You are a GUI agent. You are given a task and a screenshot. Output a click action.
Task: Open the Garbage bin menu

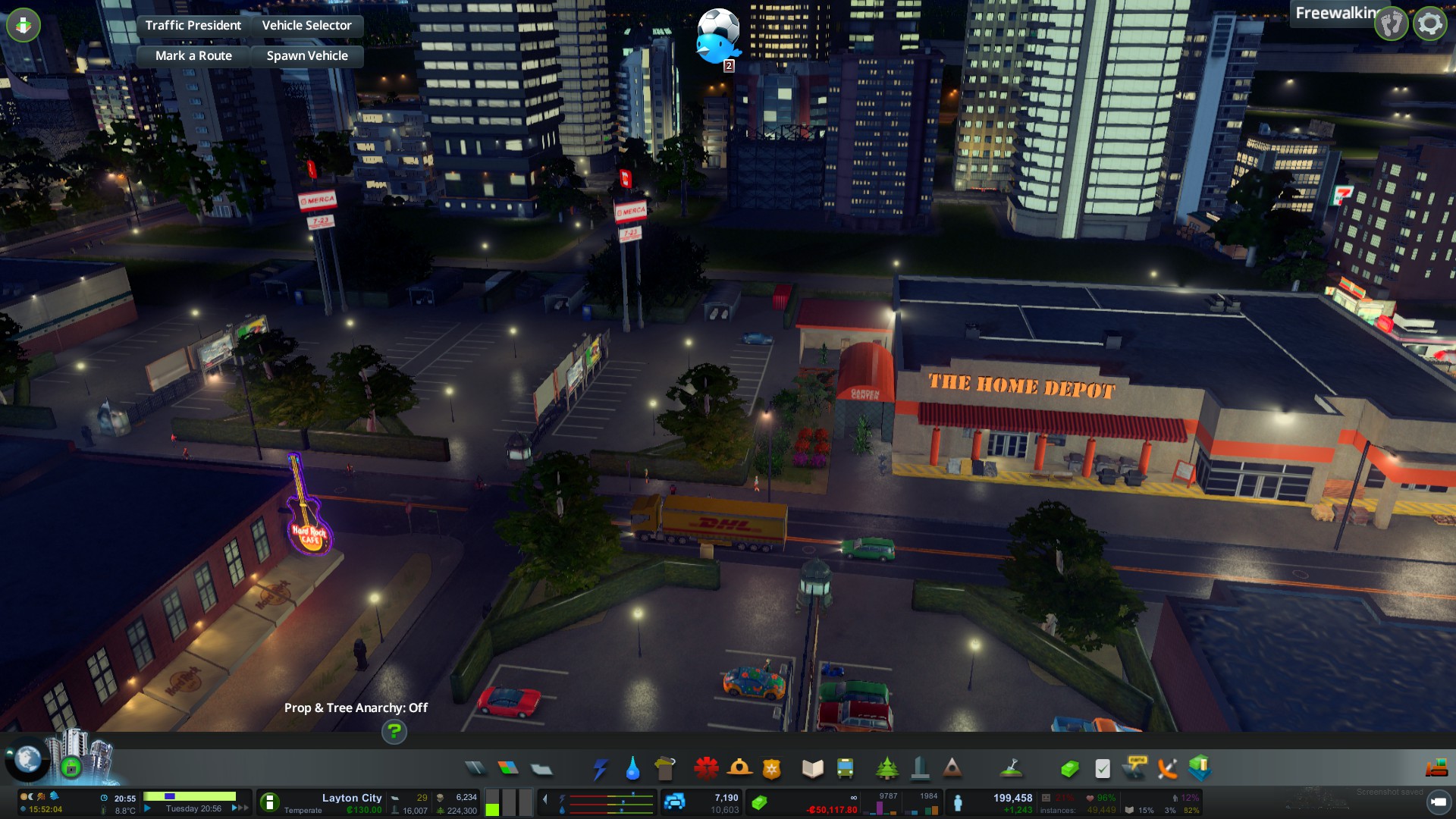(665, 769)
